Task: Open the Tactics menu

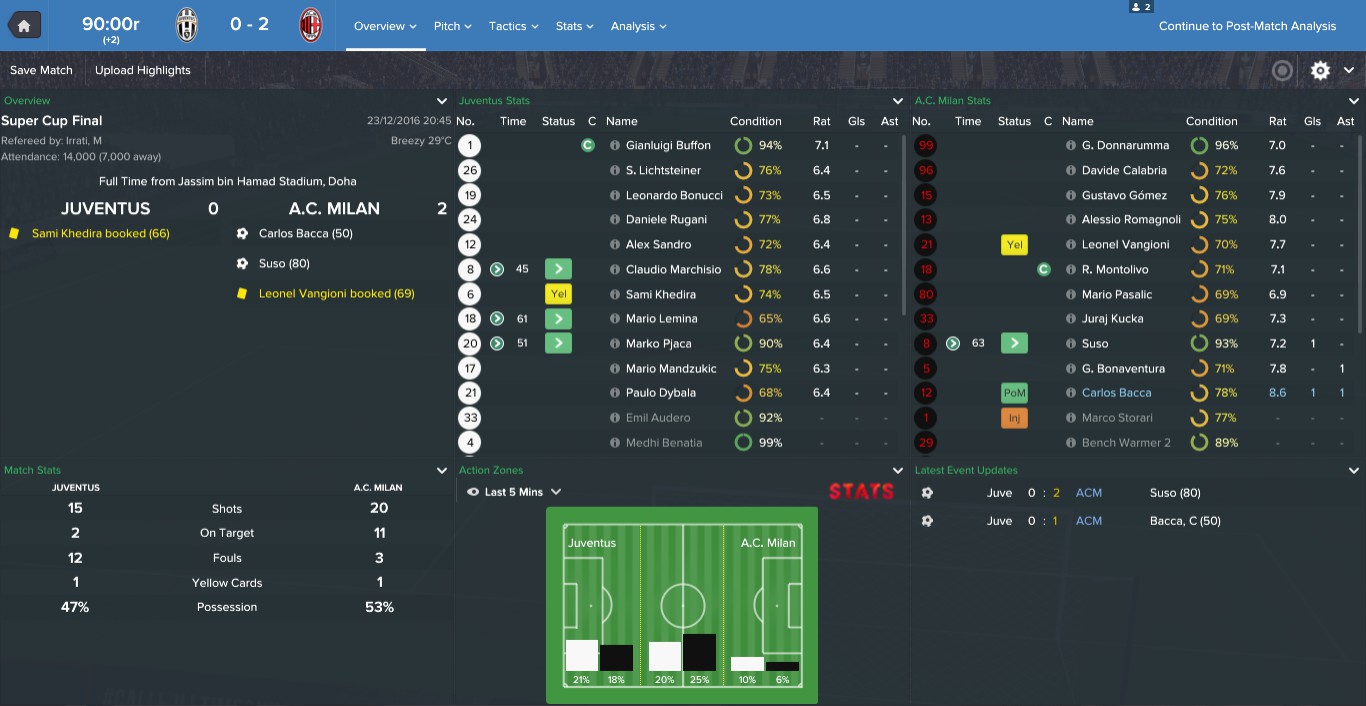Action: coord(513,26)
